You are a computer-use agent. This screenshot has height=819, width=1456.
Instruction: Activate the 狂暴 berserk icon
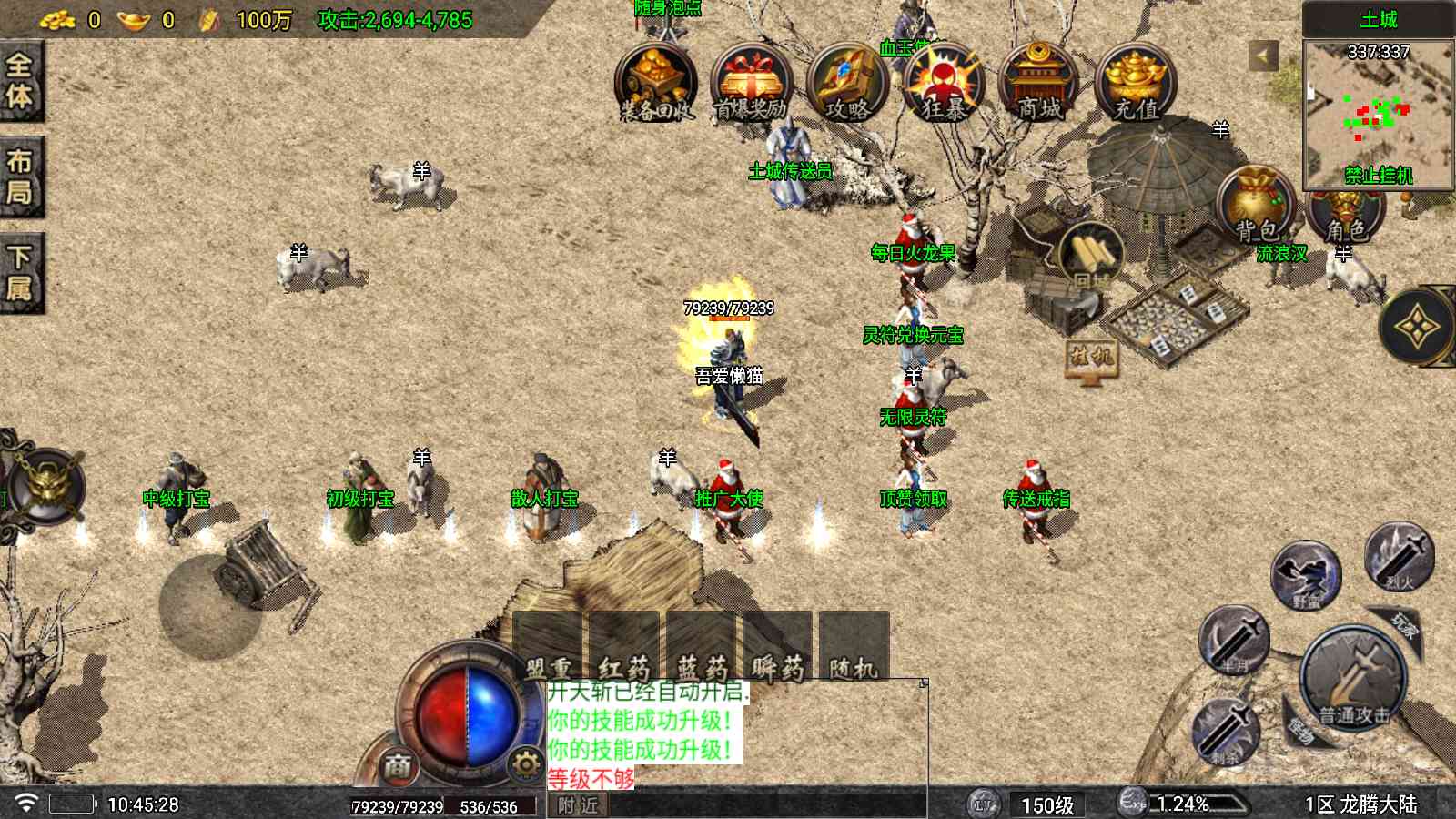pyautogui.click(x=943, y=84)
